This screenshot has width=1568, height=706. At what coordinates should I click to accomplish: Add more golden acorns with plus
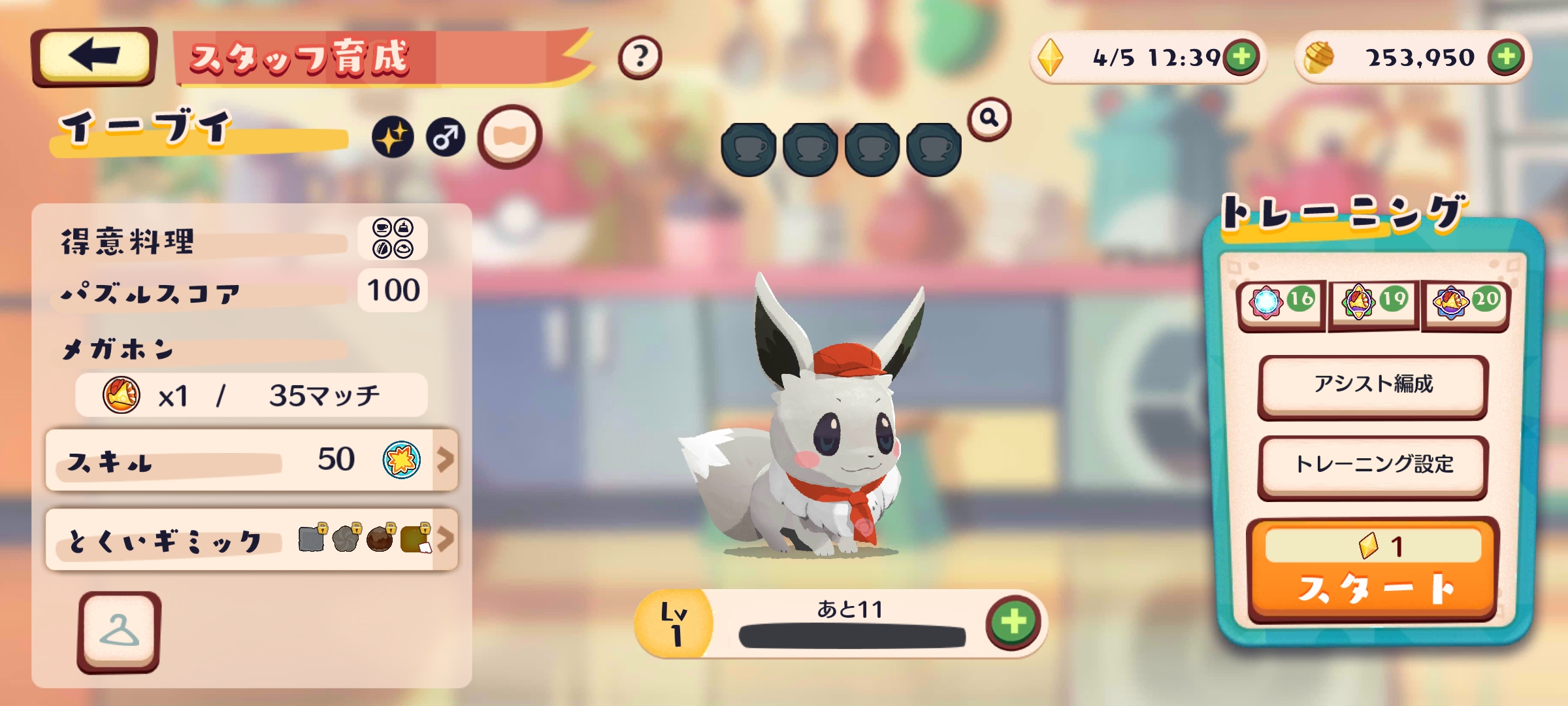click(1506, 58)
